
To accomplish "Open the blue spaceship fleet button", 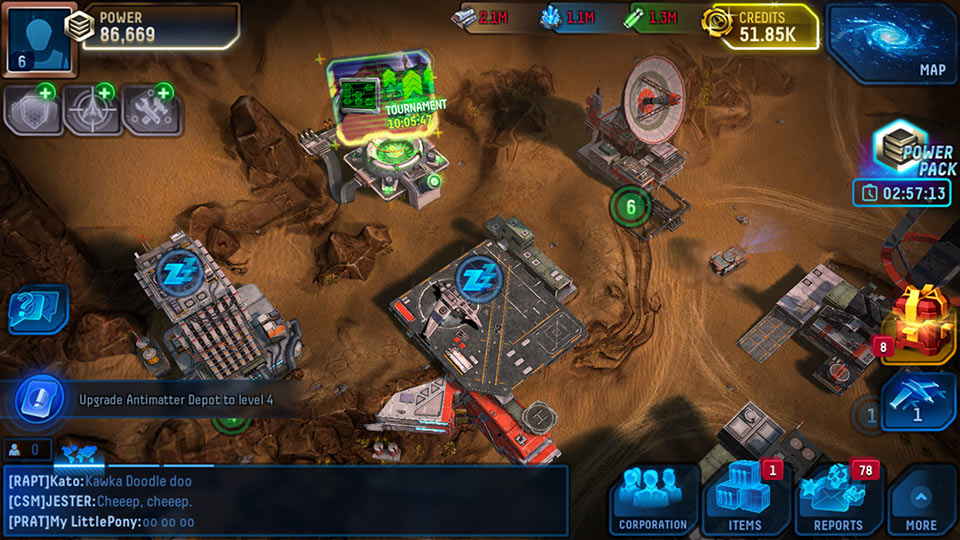I will [918, 398].
